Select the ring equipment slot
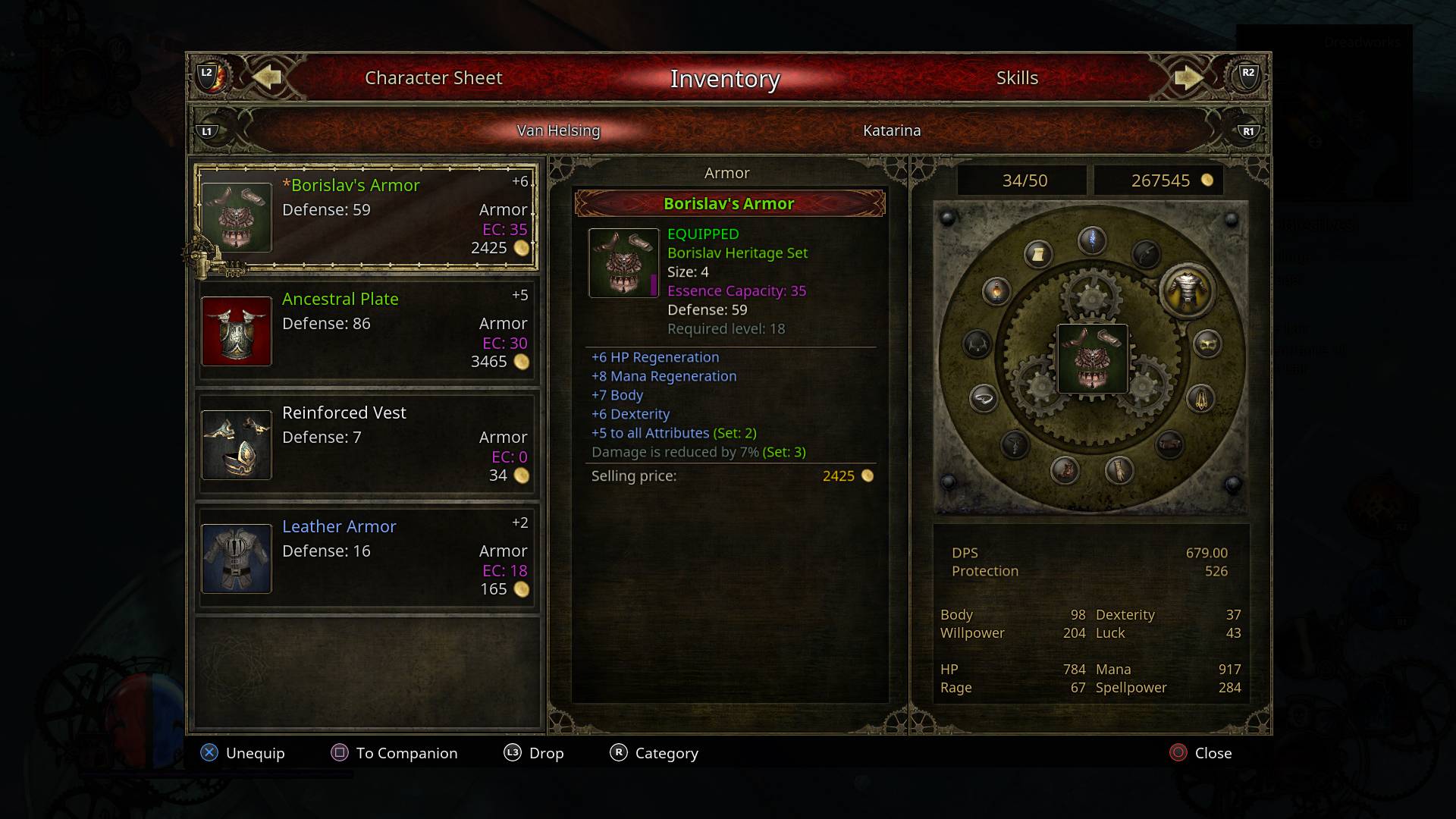The image size is (1456, 819). tap(983, 398)
